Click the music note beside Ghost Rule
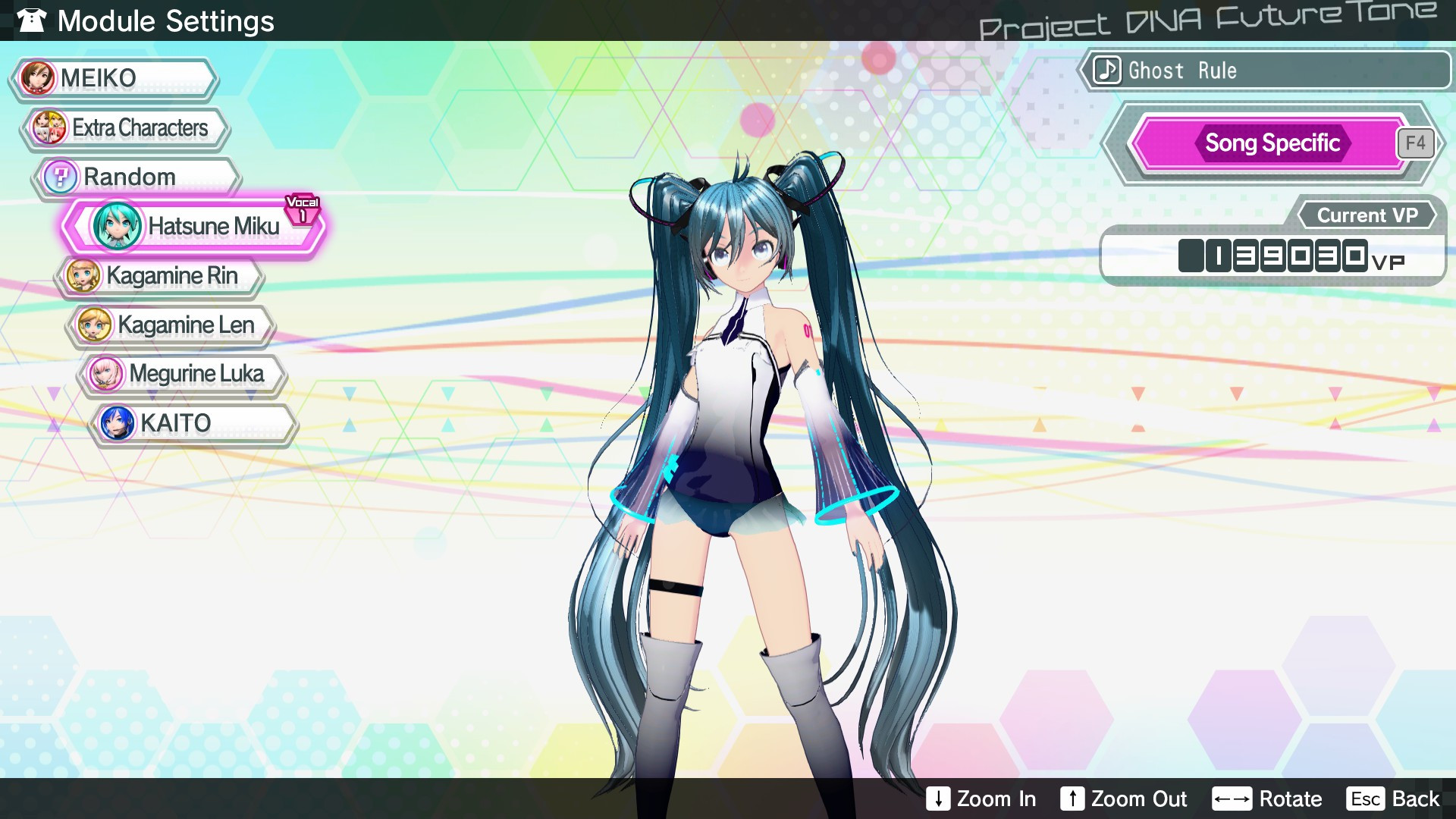Screen dimensions: 1456x819 click(1106, 71)
